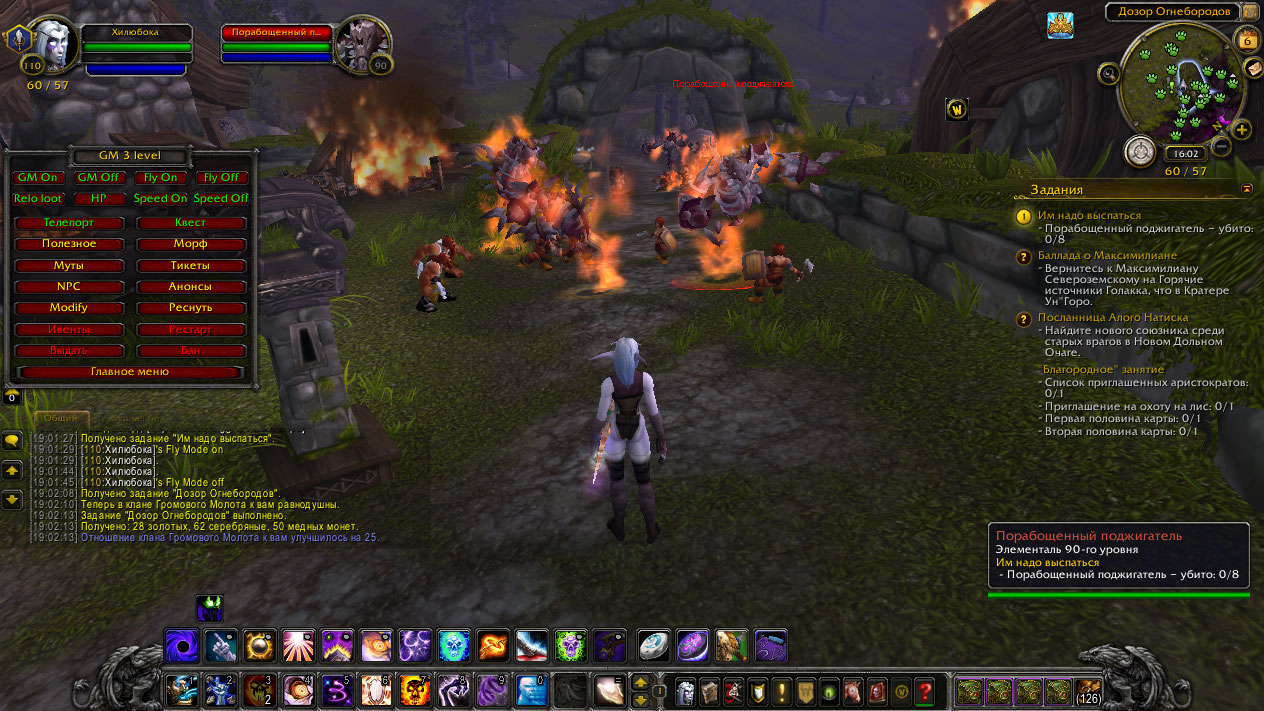Screen dimensions: 1264x711
Task: Click the enslaved arsonist target portrait
Action: (360, 44)
